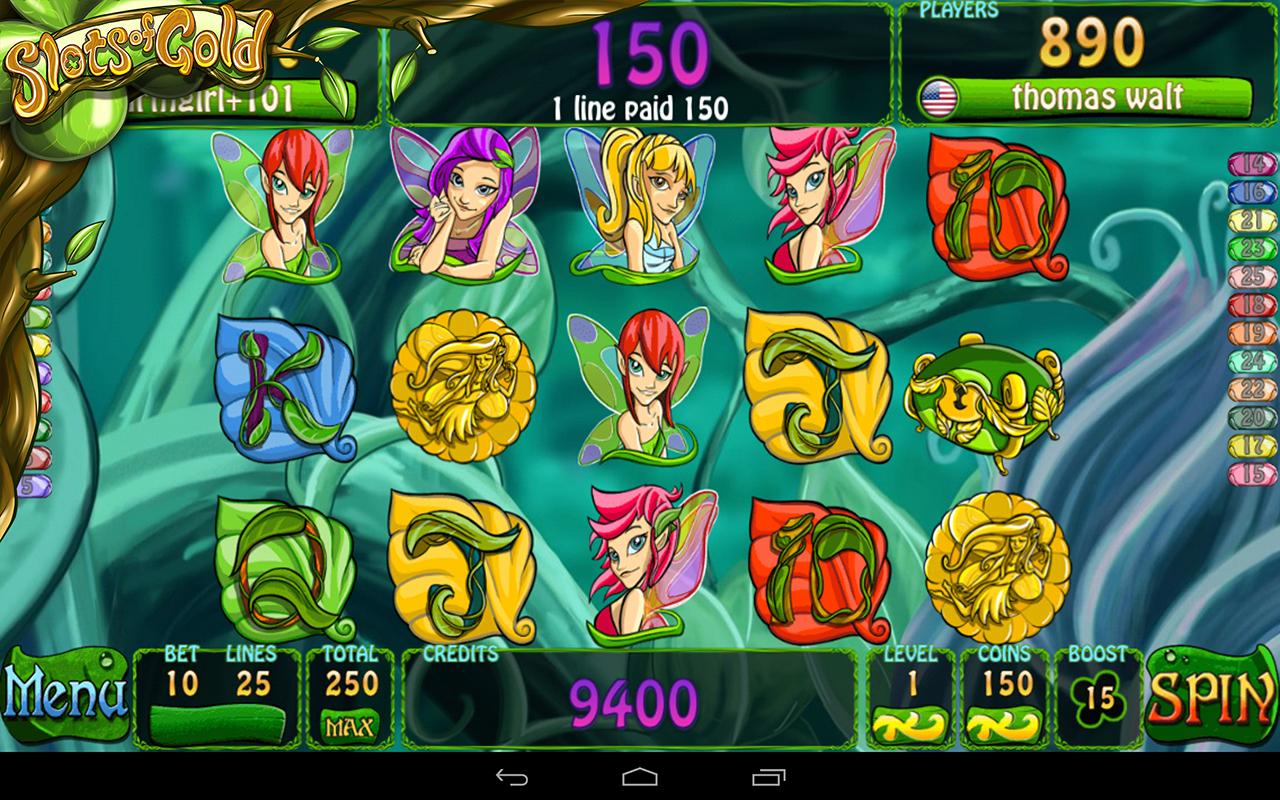
Task: Select payline marker 20
Action: point(1252,418)
